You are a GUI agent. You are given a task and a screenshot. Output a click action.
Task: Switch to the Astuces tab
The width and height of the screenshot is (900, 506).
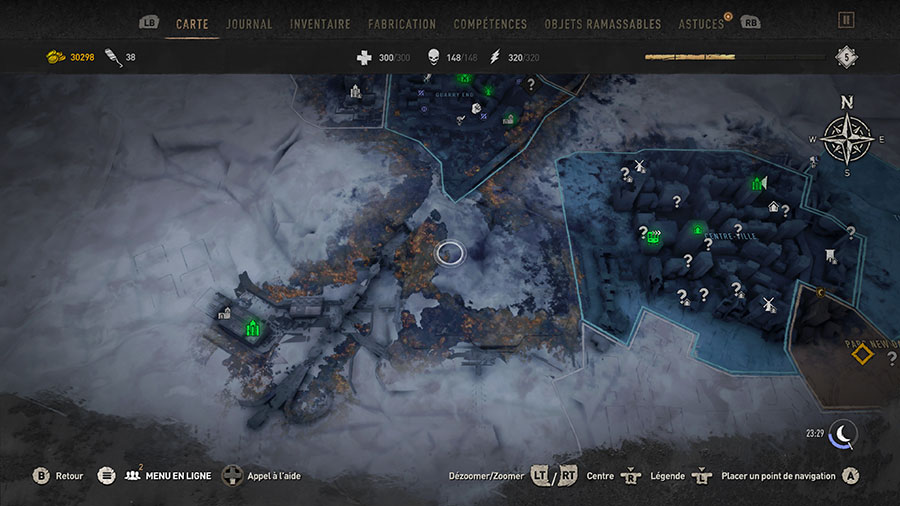(x=701, y=23)
